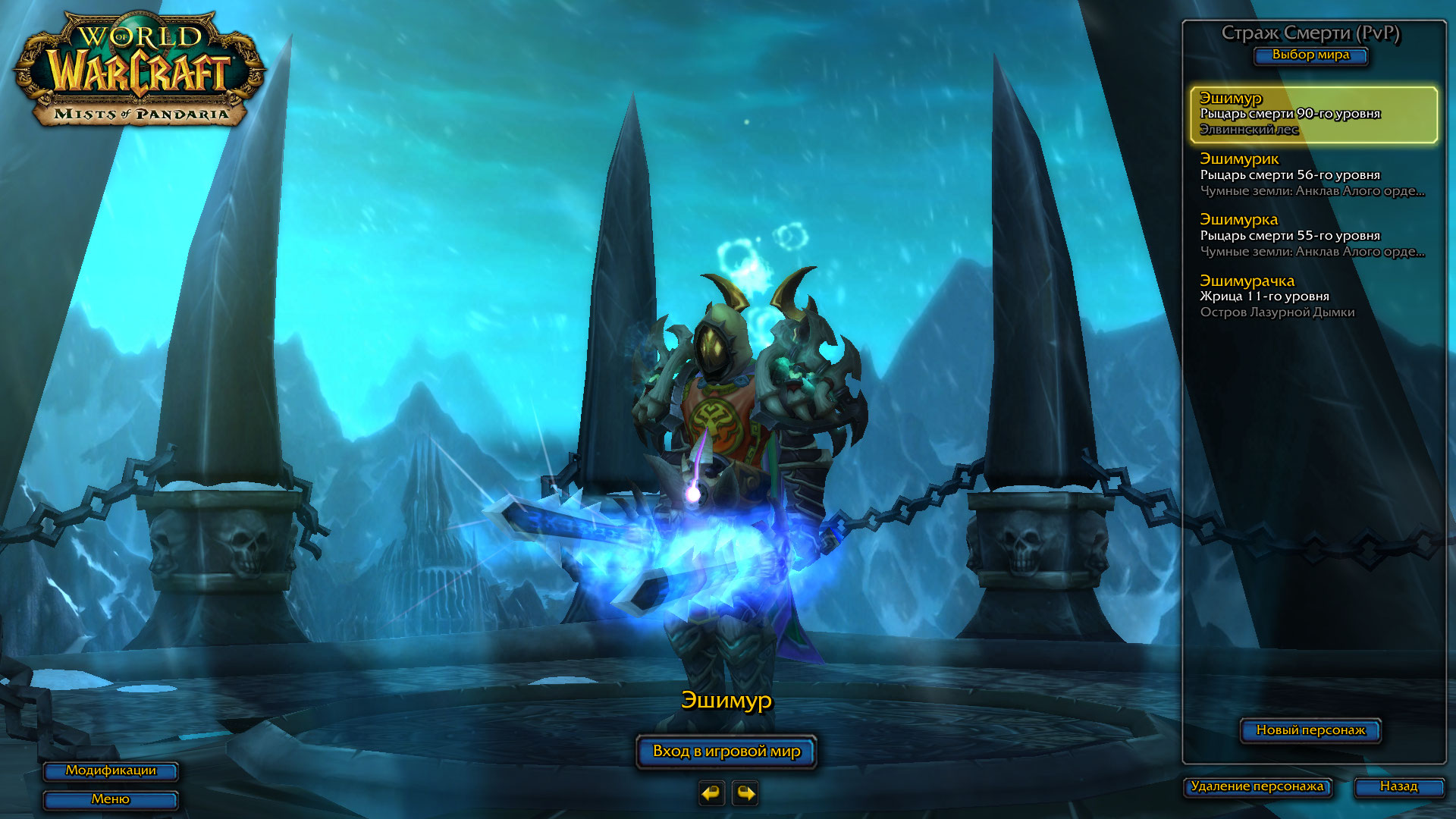Click the Вход в игровой мир button
This screenshot has width=1456, height=819.
pos(726,752)
